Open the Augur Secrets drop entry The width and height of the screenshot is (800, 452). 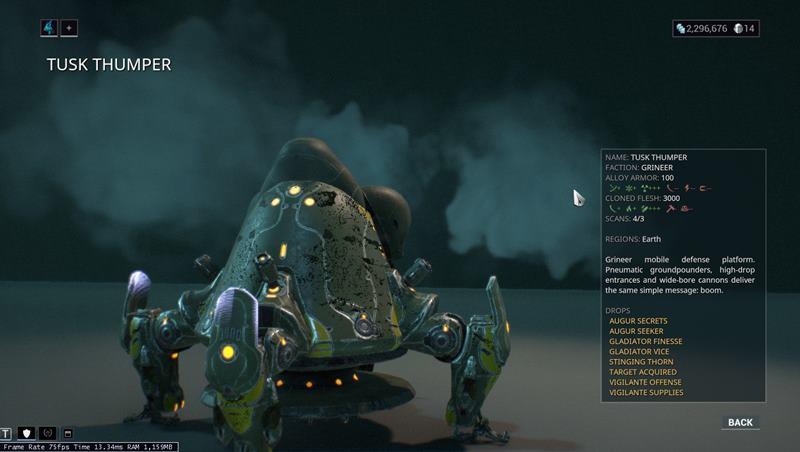tap(638, 321)
